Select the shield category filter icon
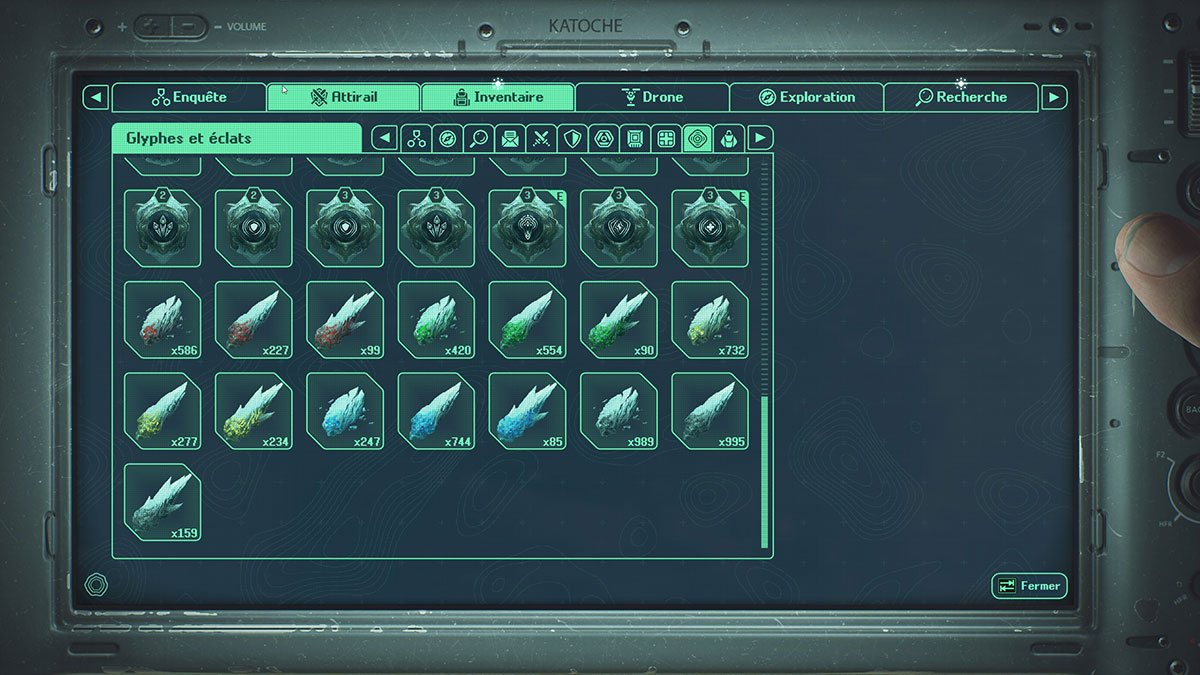 [x=572, y=138]
